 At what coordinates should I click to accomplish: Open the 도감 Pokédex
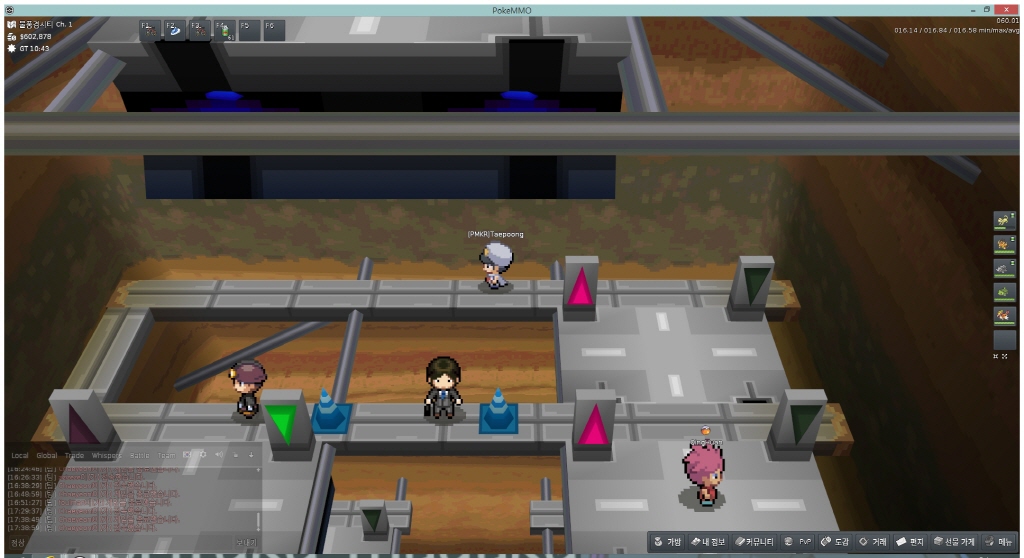click(x=834, y=542)
